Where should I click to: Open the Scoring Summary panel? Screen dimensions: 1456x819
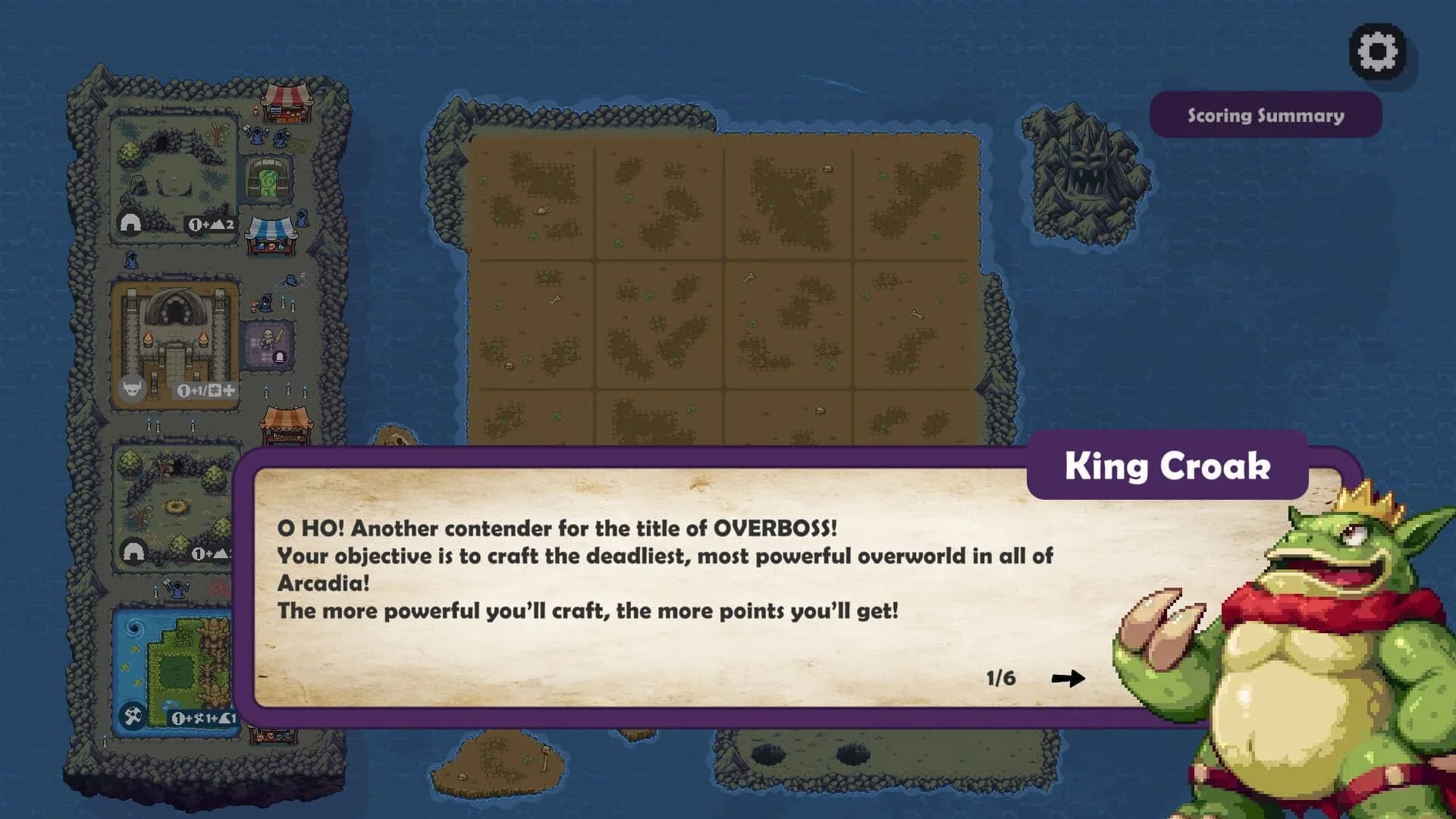click(x=1265, y=115)
